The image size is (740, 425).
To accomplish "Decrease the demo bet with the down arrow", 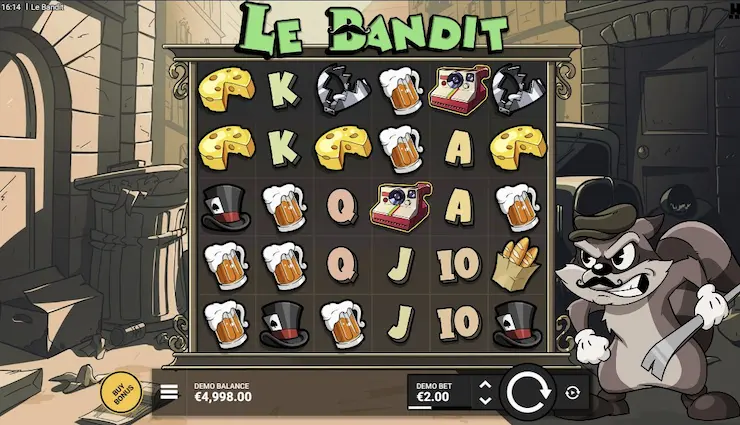I will tap(485, 401).
